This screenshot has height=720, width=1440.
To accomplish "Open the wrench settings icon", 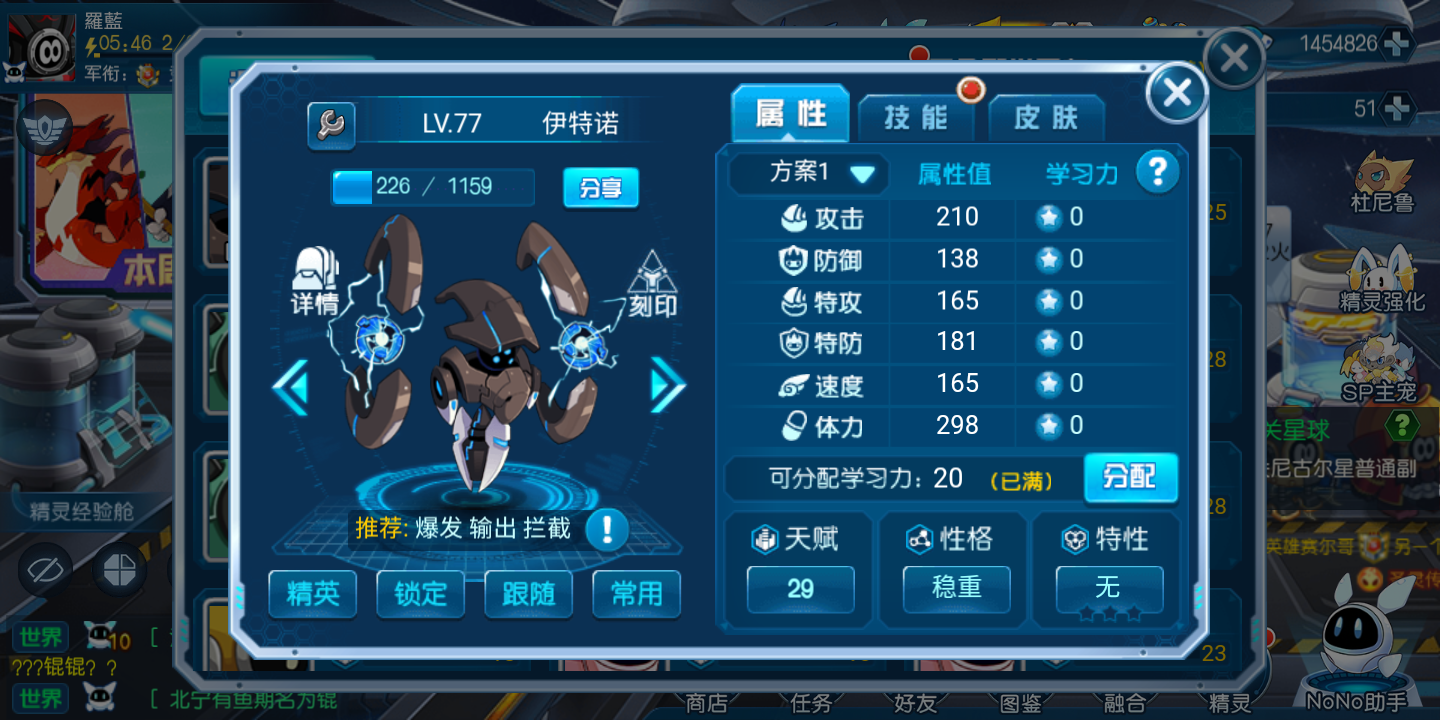I will click(329, 124).
